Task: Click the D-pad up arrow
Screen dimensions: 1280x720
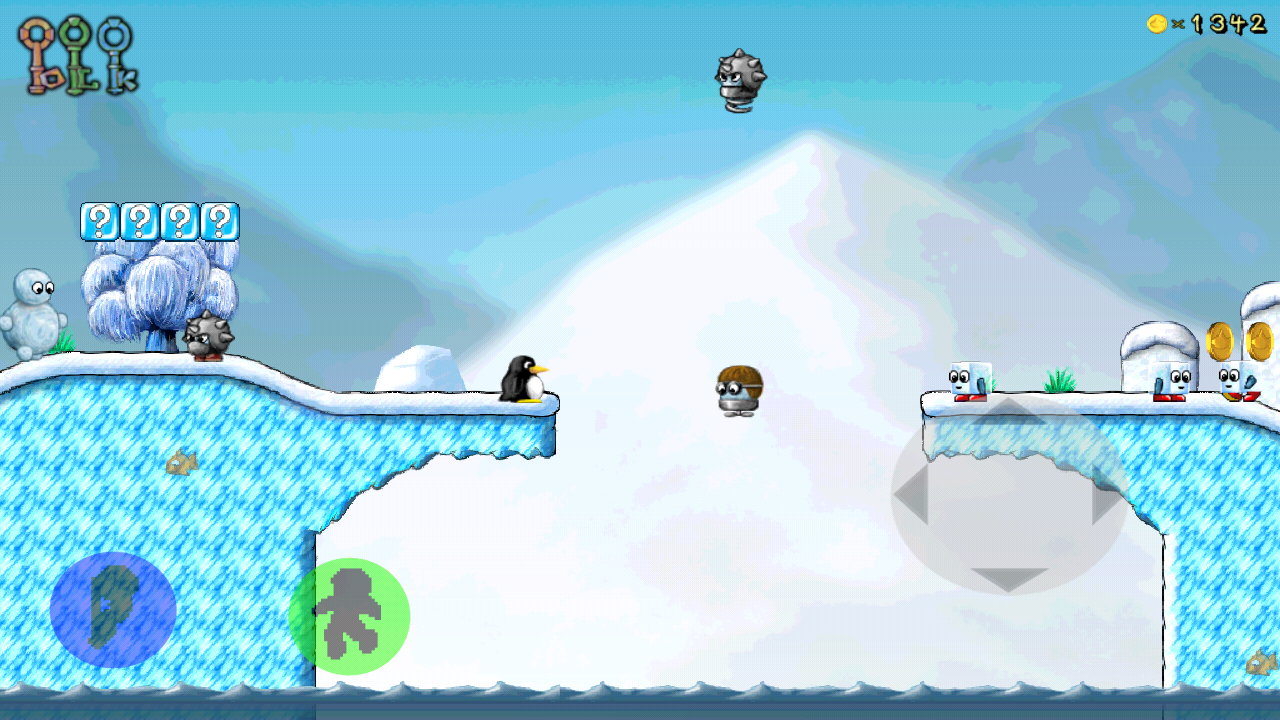Action: (x=1009, y=412)
